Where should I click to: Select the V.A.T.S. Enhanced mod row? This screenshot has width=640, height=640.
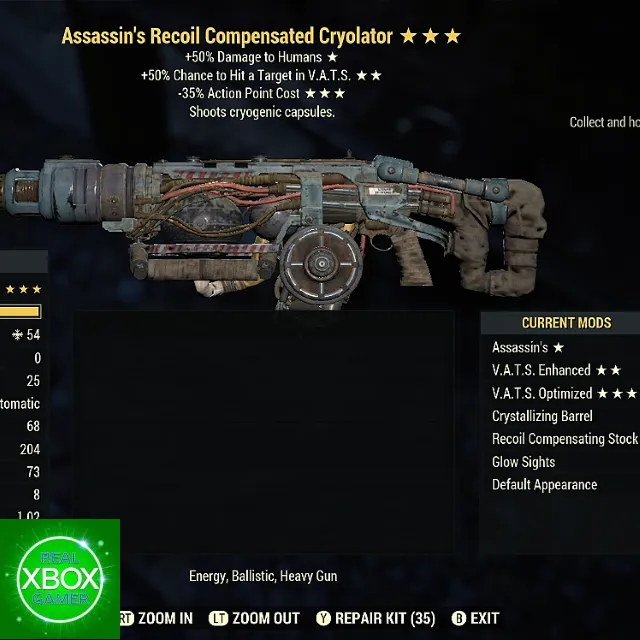556,371
